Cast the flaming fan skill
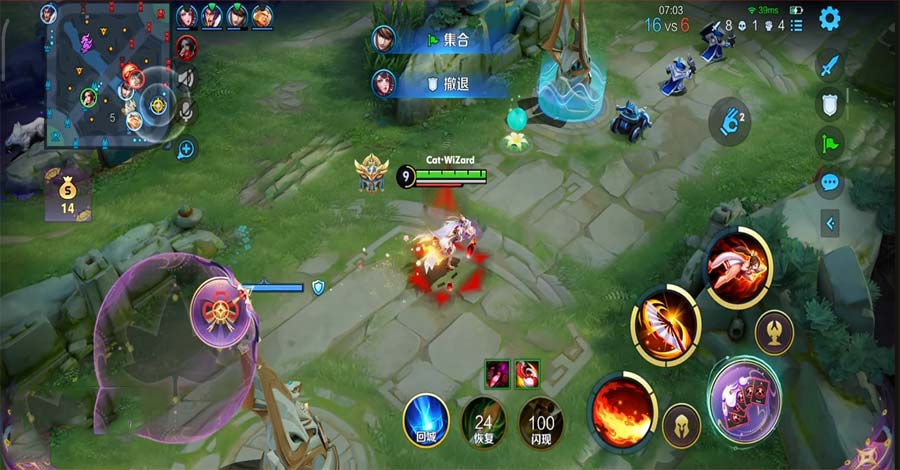Screen dimensions: 900x470 pos(665,325)
